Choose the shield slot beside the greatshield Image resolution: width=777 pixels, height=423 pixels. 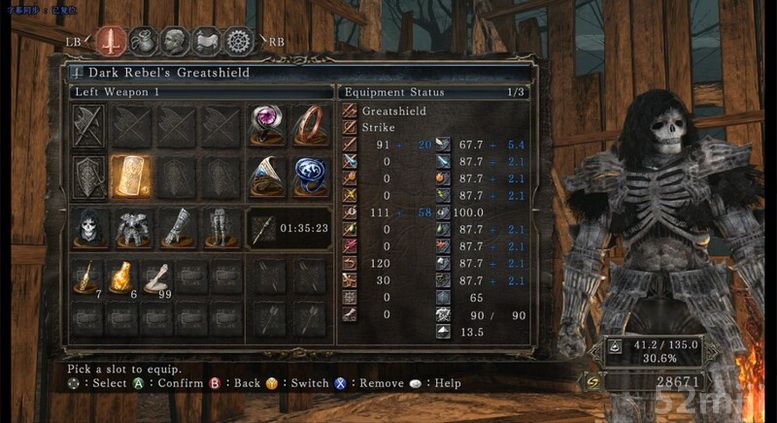coord(91,177)
